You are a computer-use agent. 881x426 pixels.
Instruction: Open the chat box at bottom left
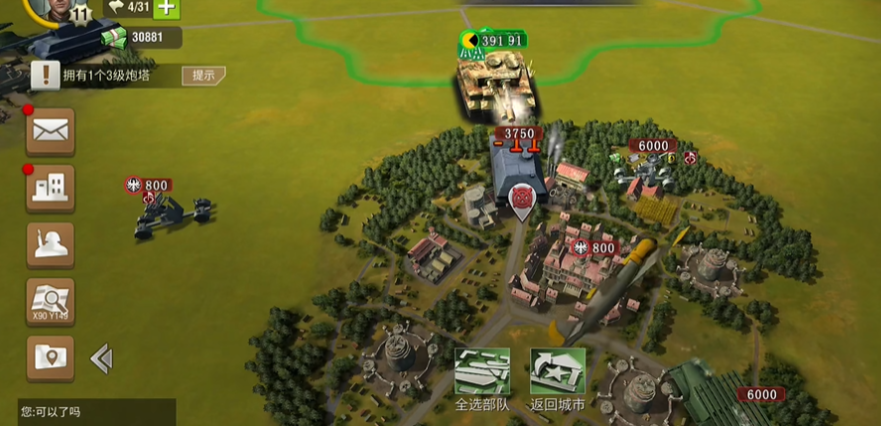click(95, 412)
